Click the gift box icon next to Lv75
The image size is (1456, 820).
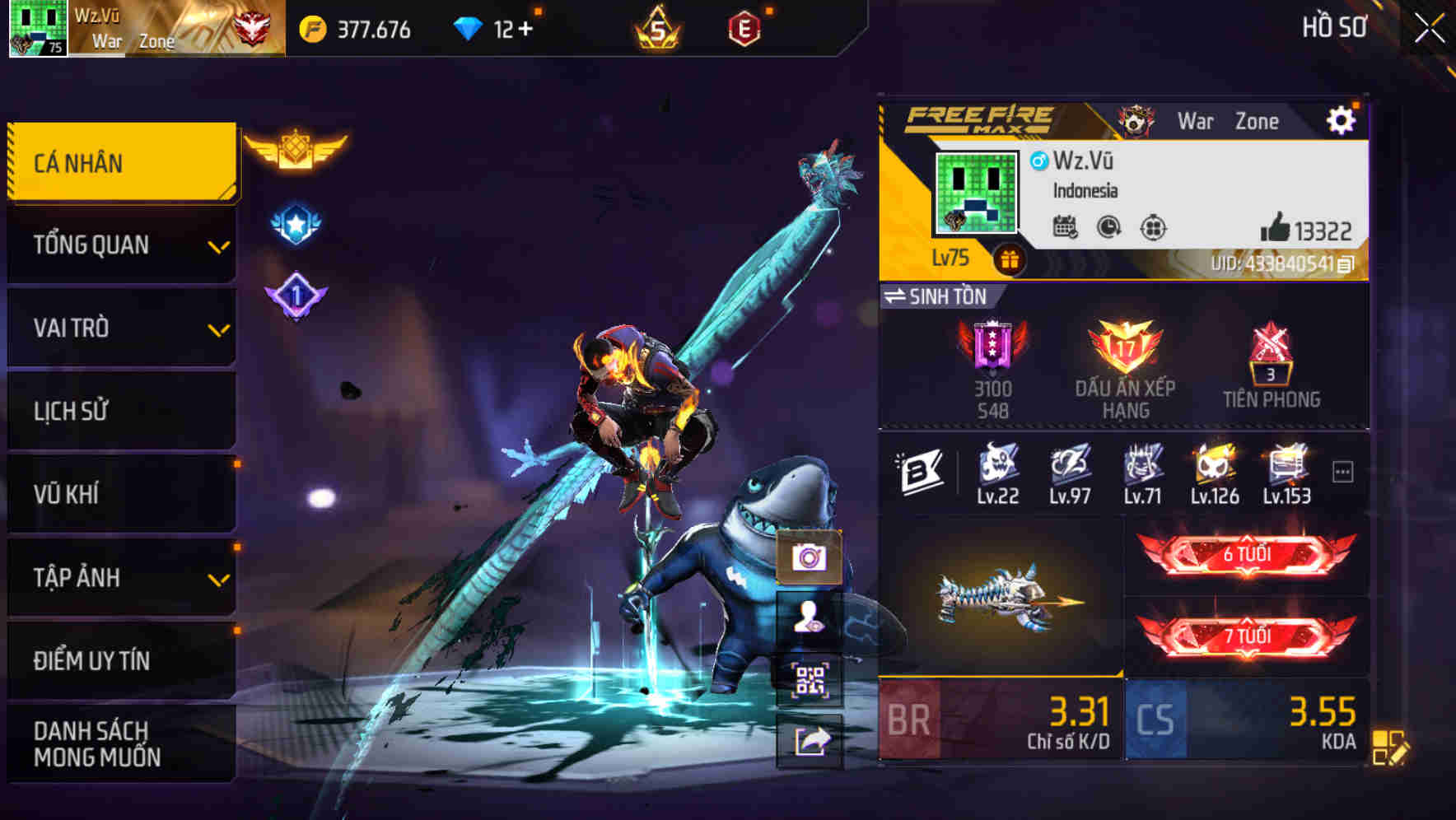pyautogui.click(x=1009, y=258)
